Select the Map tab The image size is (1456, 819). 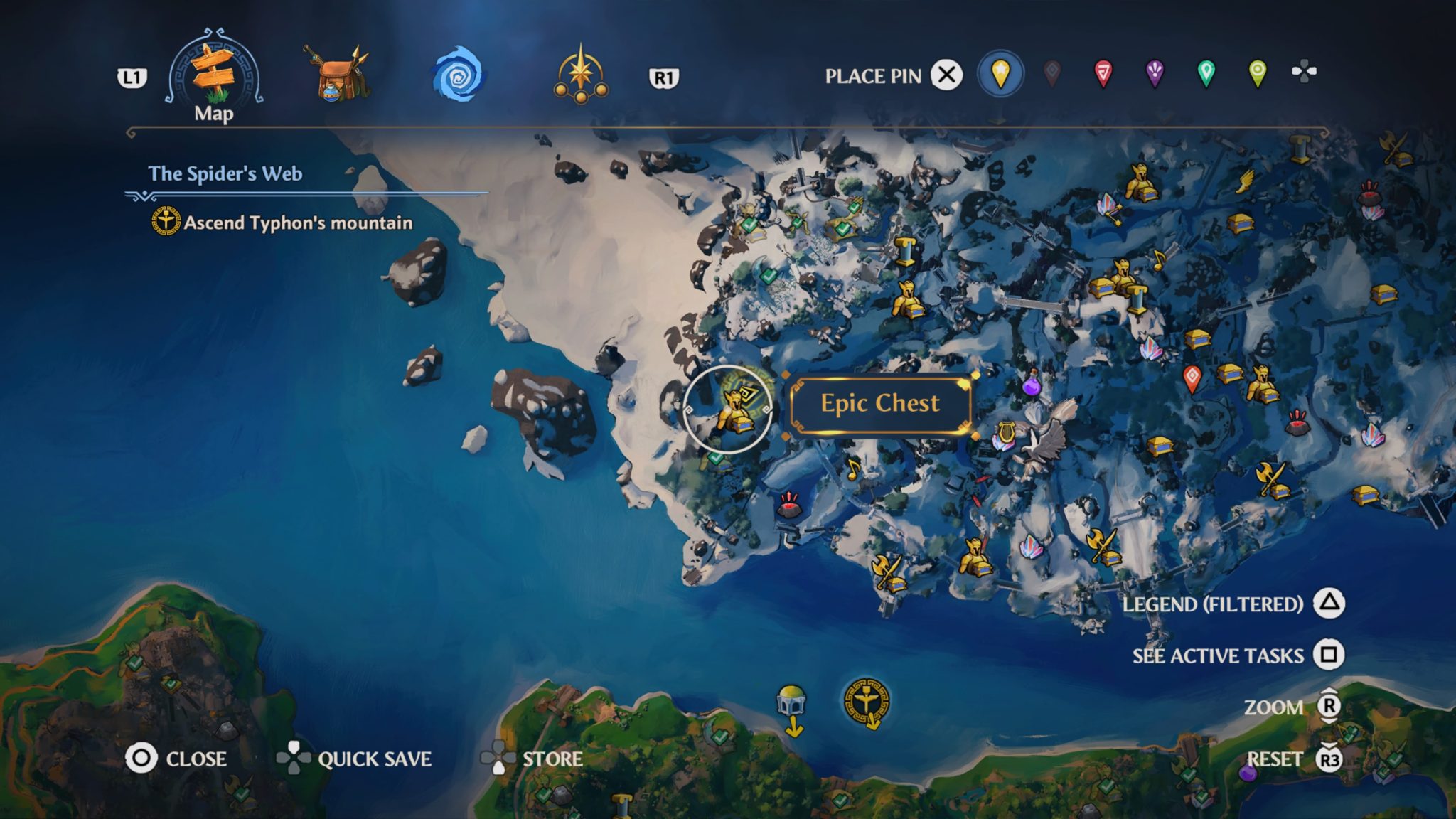[x=213, y=71]
